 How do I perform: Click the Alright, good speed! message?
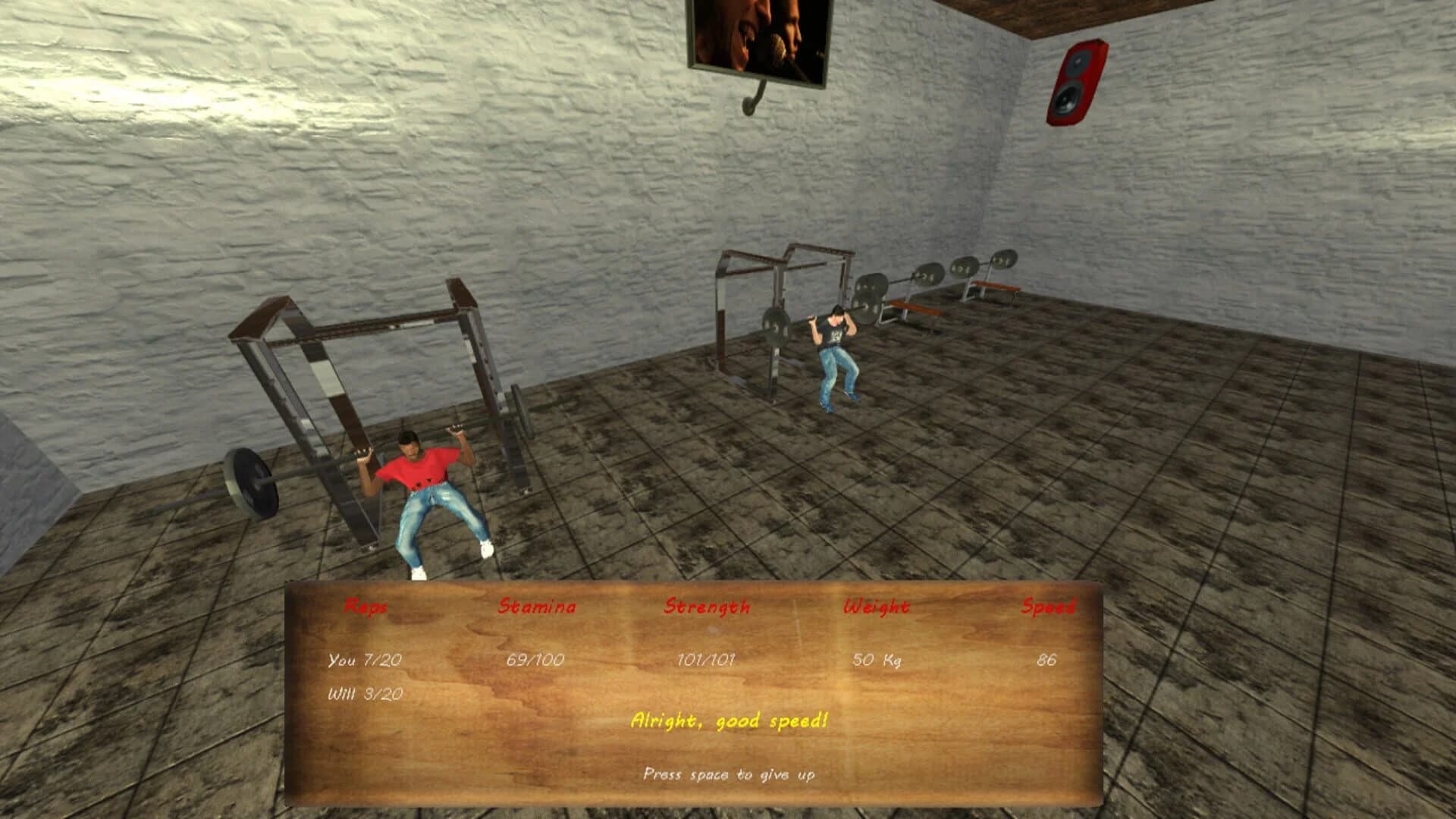click(729, 722)
